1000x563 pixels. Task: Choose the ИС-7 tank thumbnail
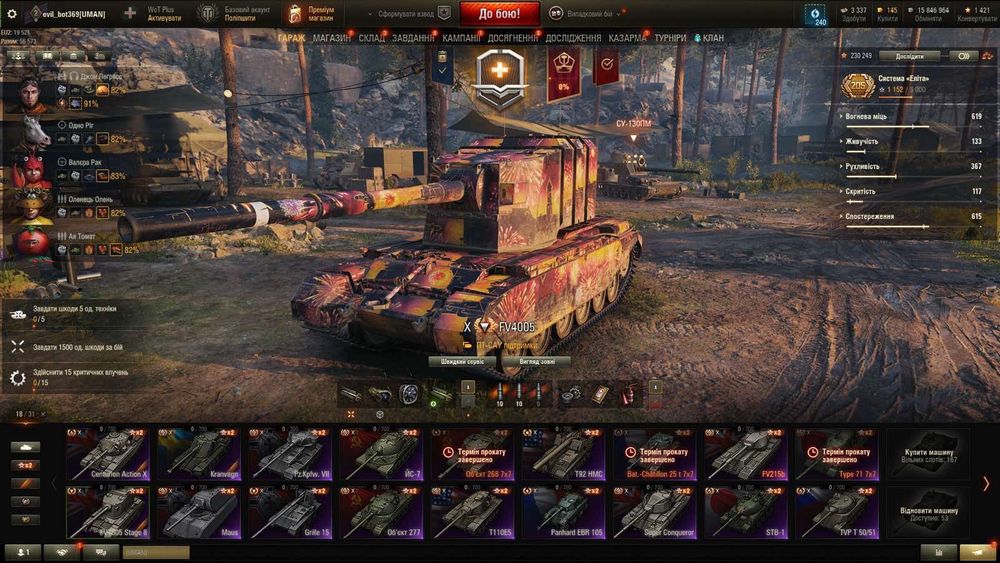pos(380,454)
